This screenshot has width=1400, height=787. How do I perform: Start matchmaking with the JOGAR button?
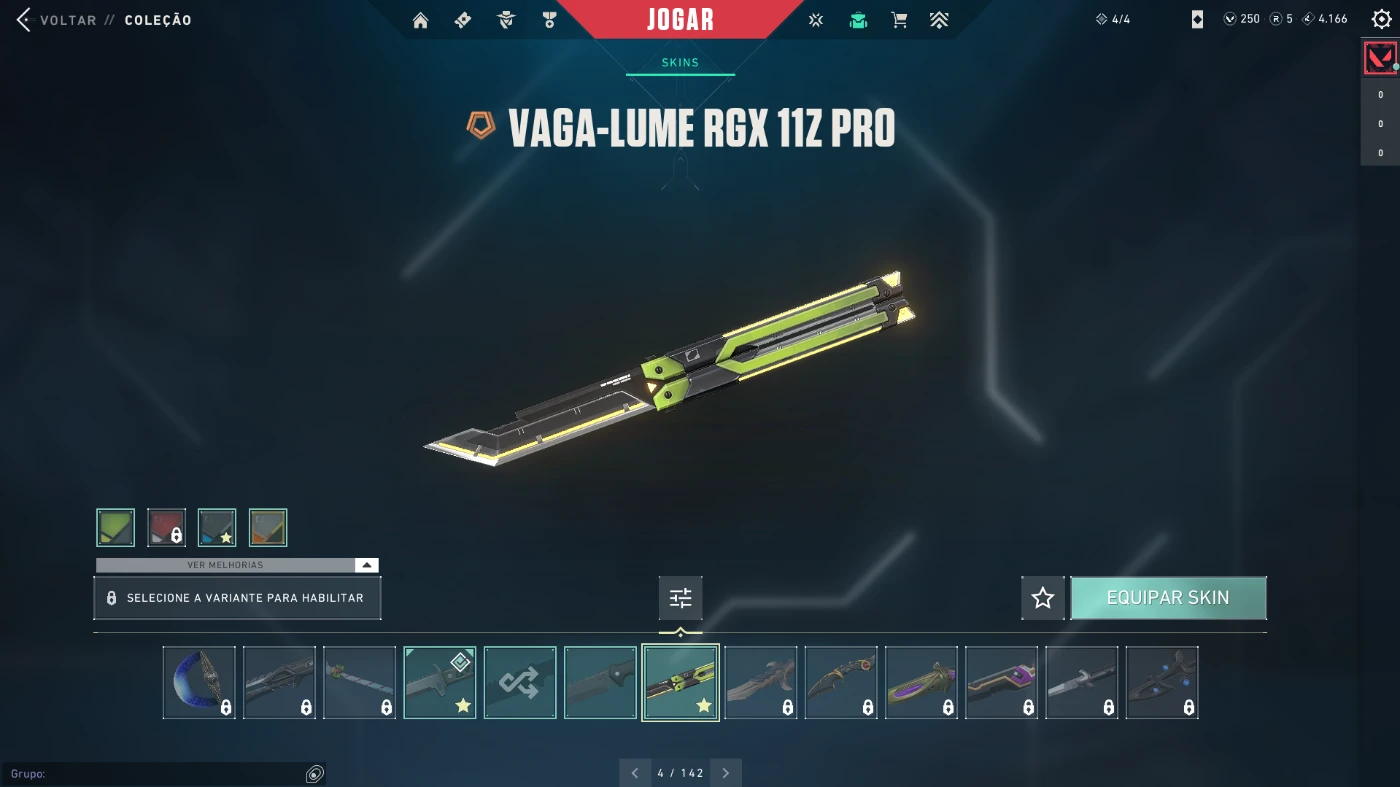click(680, 20)
